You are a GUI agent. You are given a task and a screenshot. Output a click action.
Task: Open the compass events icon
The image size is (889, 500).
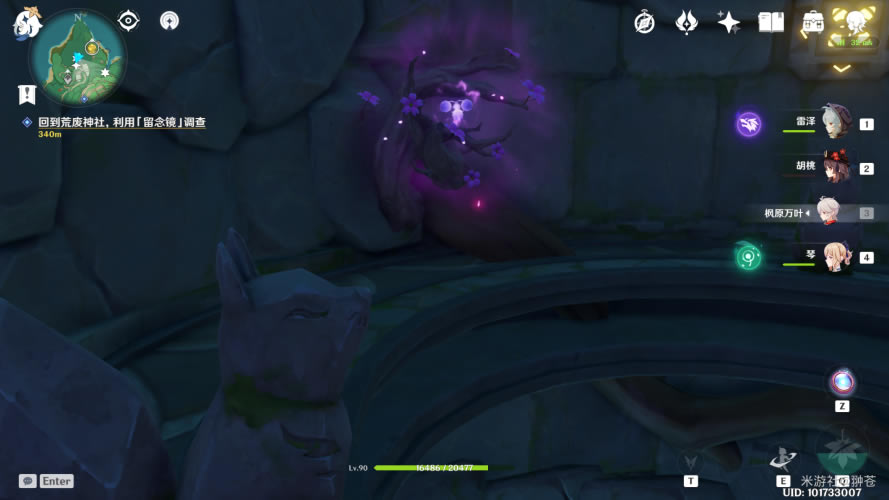pos(644,22)
